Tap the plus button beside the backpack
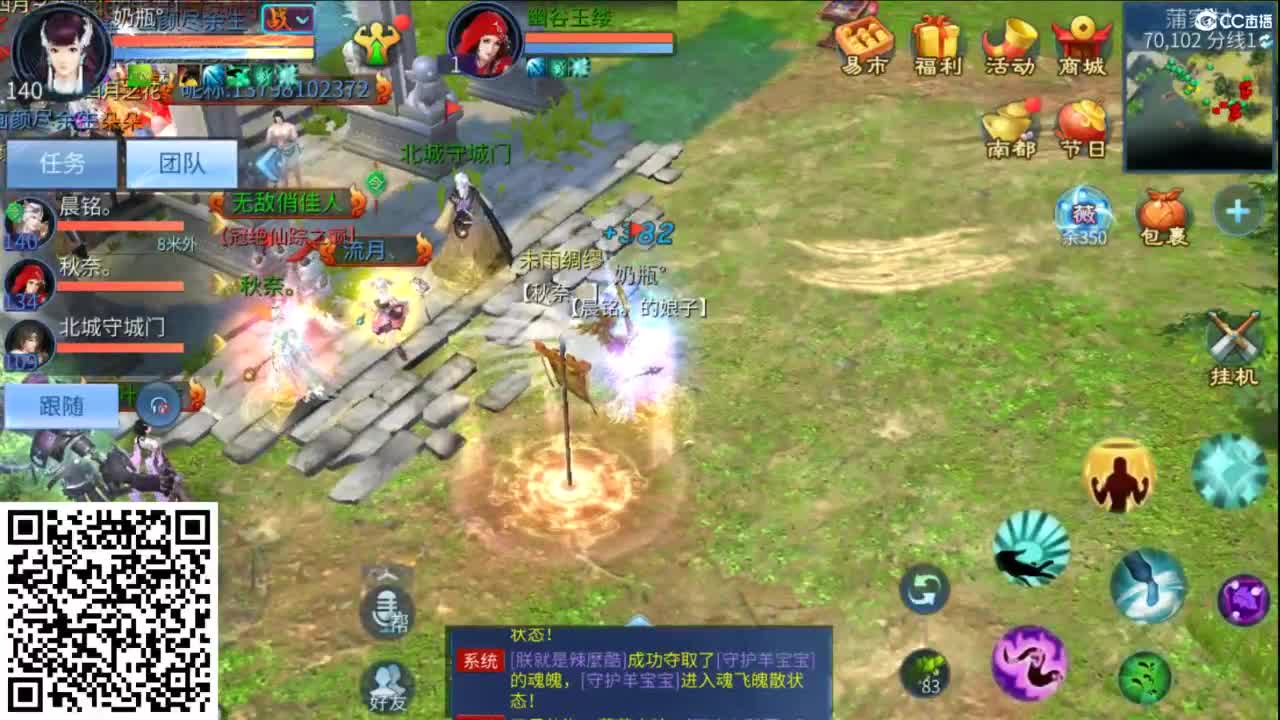Image resolution: width=1280 pixels, height=720 pixels. coord(1237,210)
